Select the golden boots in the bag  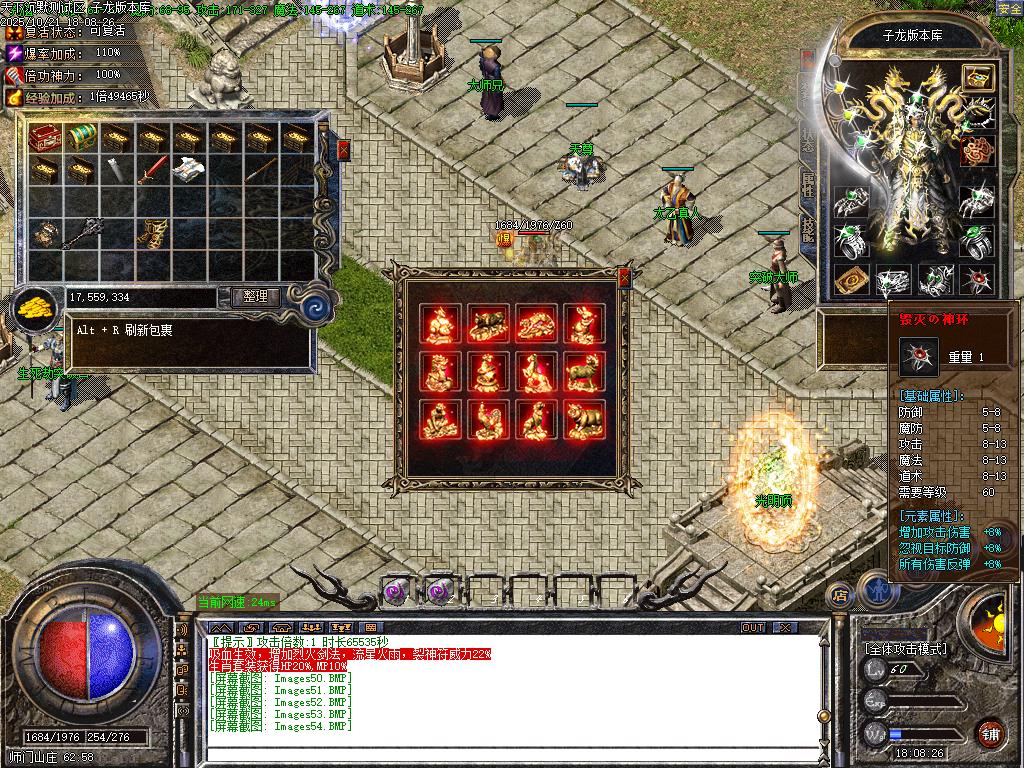(x=151, y=233)
